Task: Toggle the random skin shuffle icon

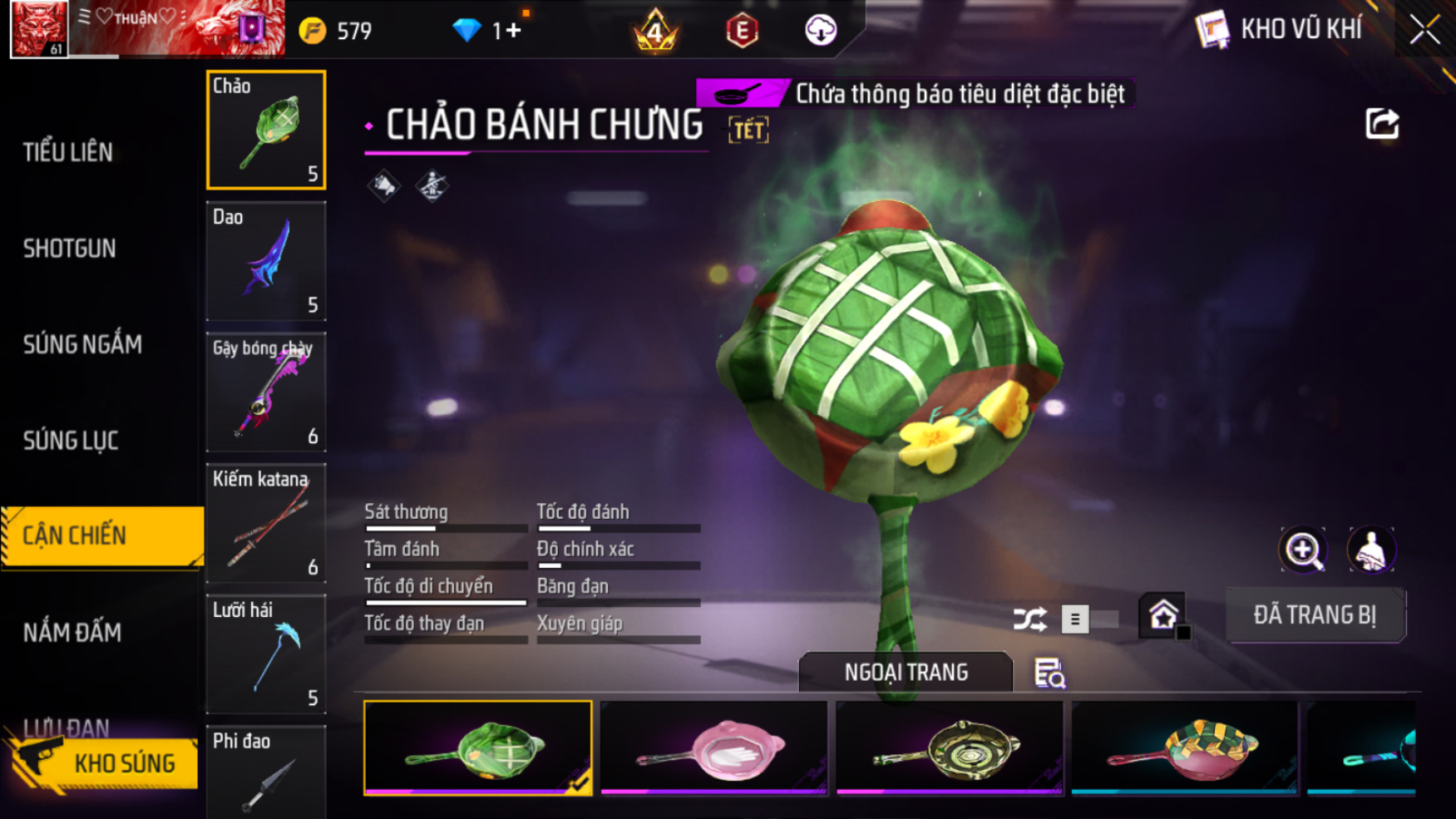Action: [1029, 619]
